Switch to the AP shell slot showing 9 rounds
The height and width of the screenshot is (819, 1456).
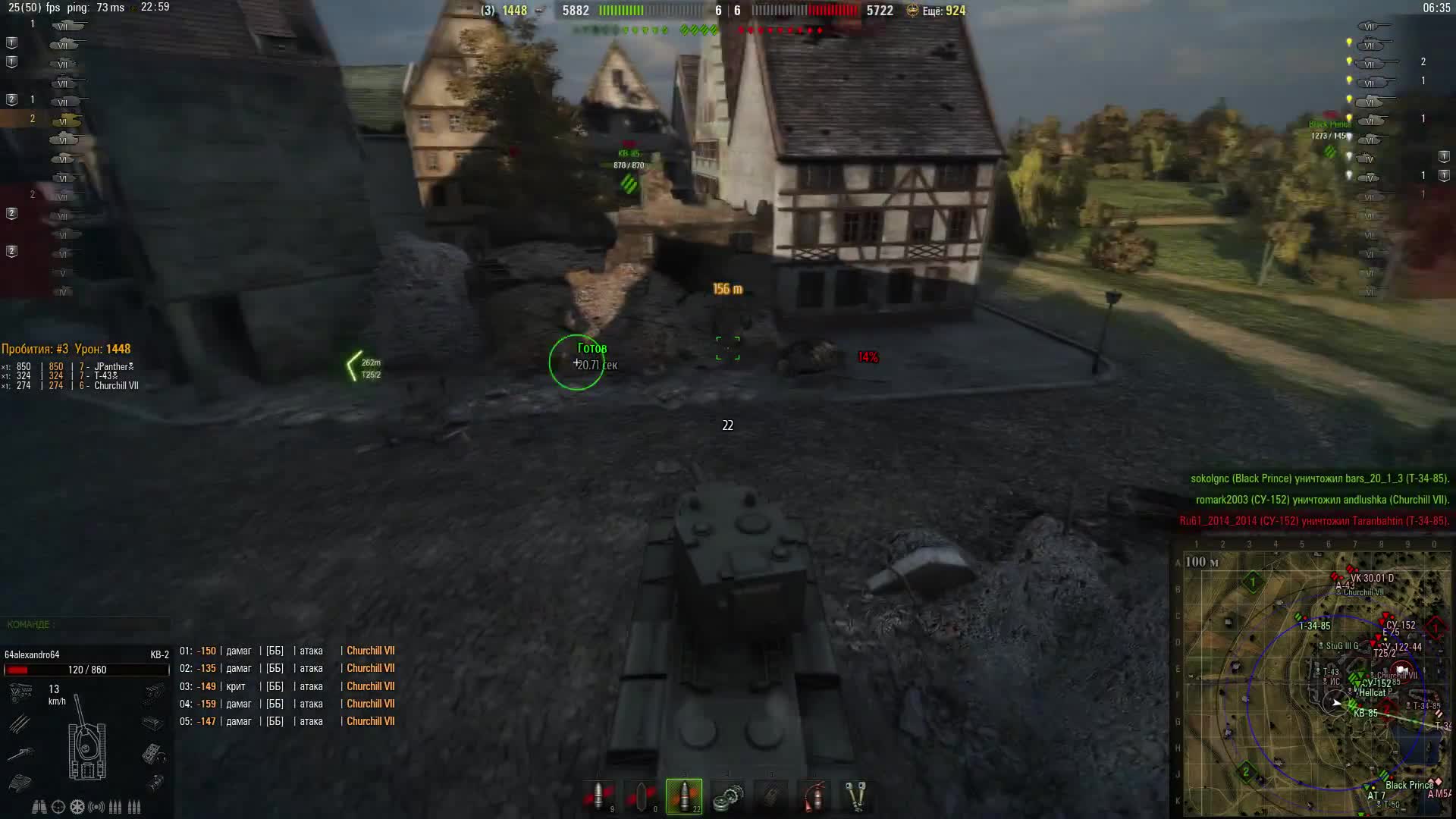(598, 796)
